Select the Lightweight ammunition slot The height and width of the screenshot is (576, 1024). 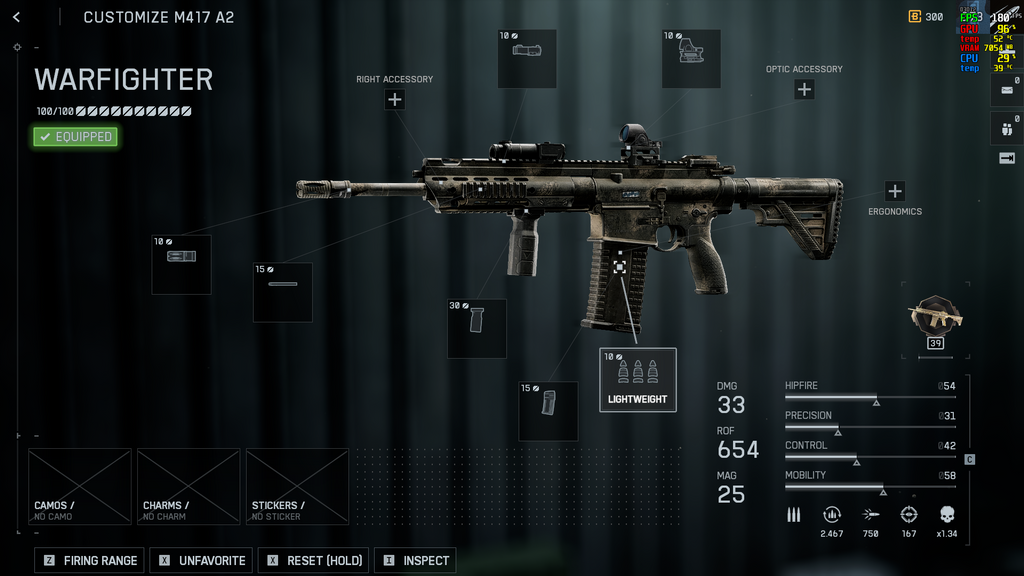click(x=638, y=379)
